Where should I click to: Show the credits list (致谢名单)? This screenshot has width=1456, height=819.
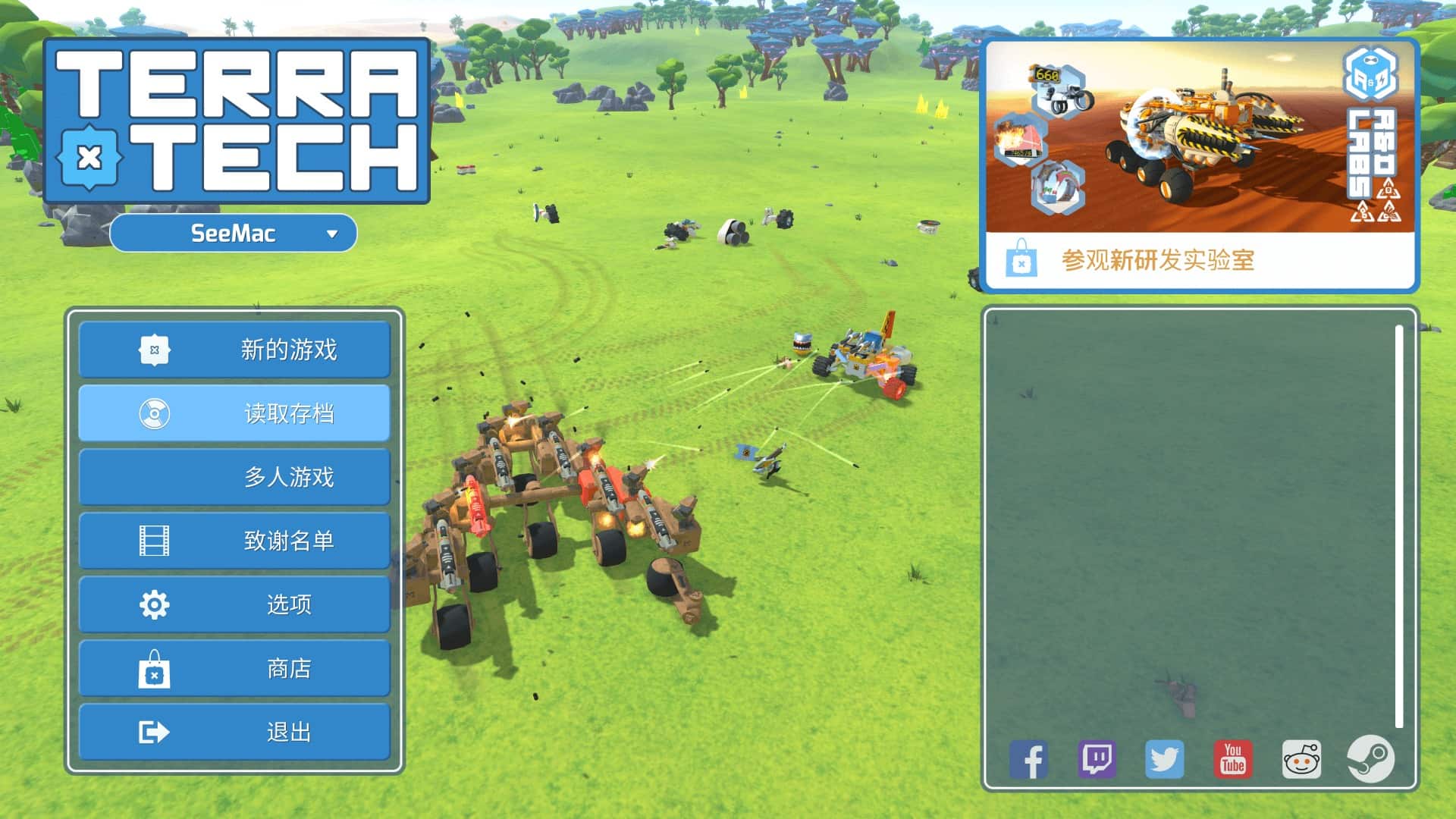pos(234,541)
